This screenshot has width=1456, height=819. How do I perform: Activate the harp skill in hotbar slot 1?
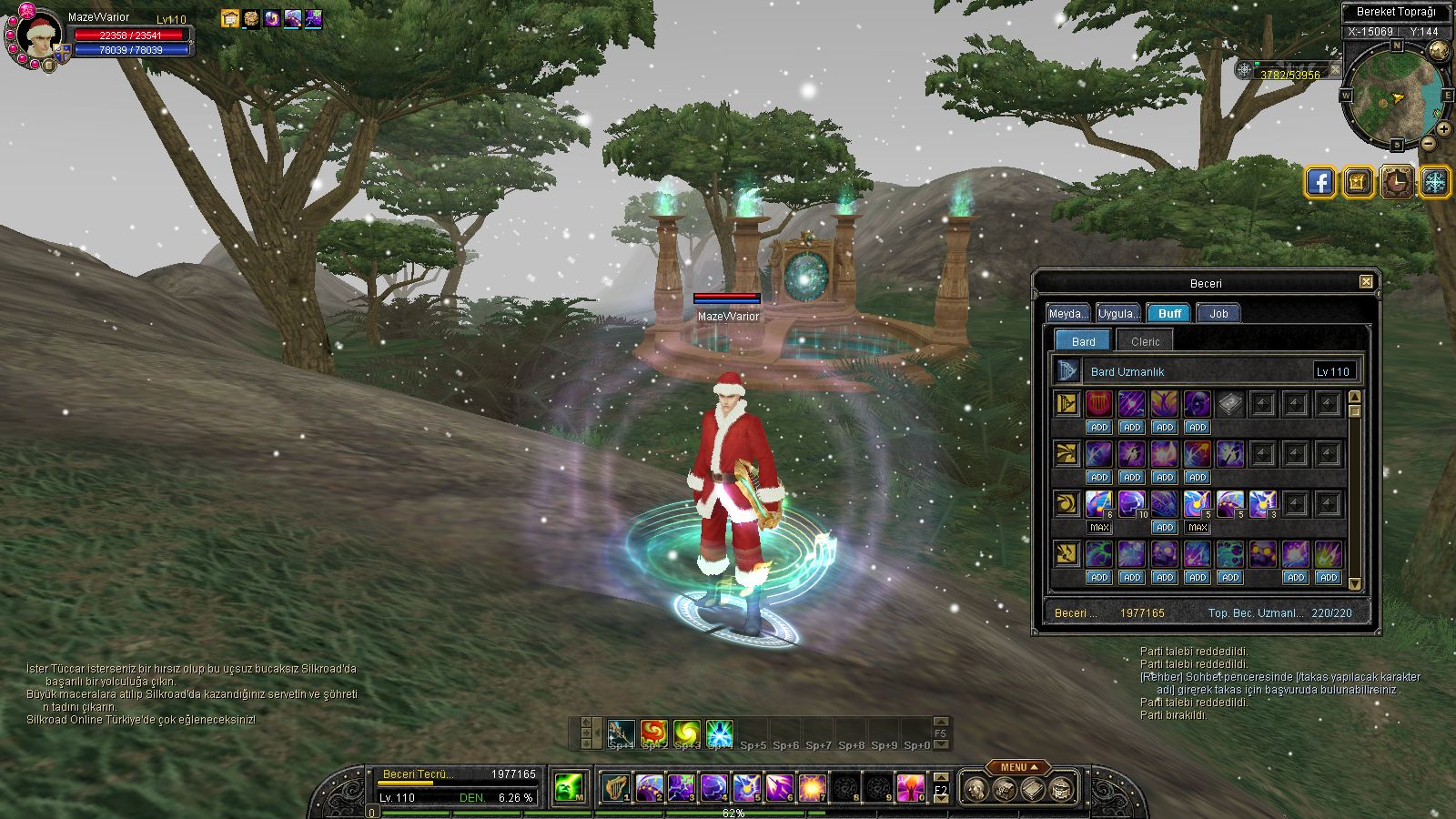tap(616, 787)
